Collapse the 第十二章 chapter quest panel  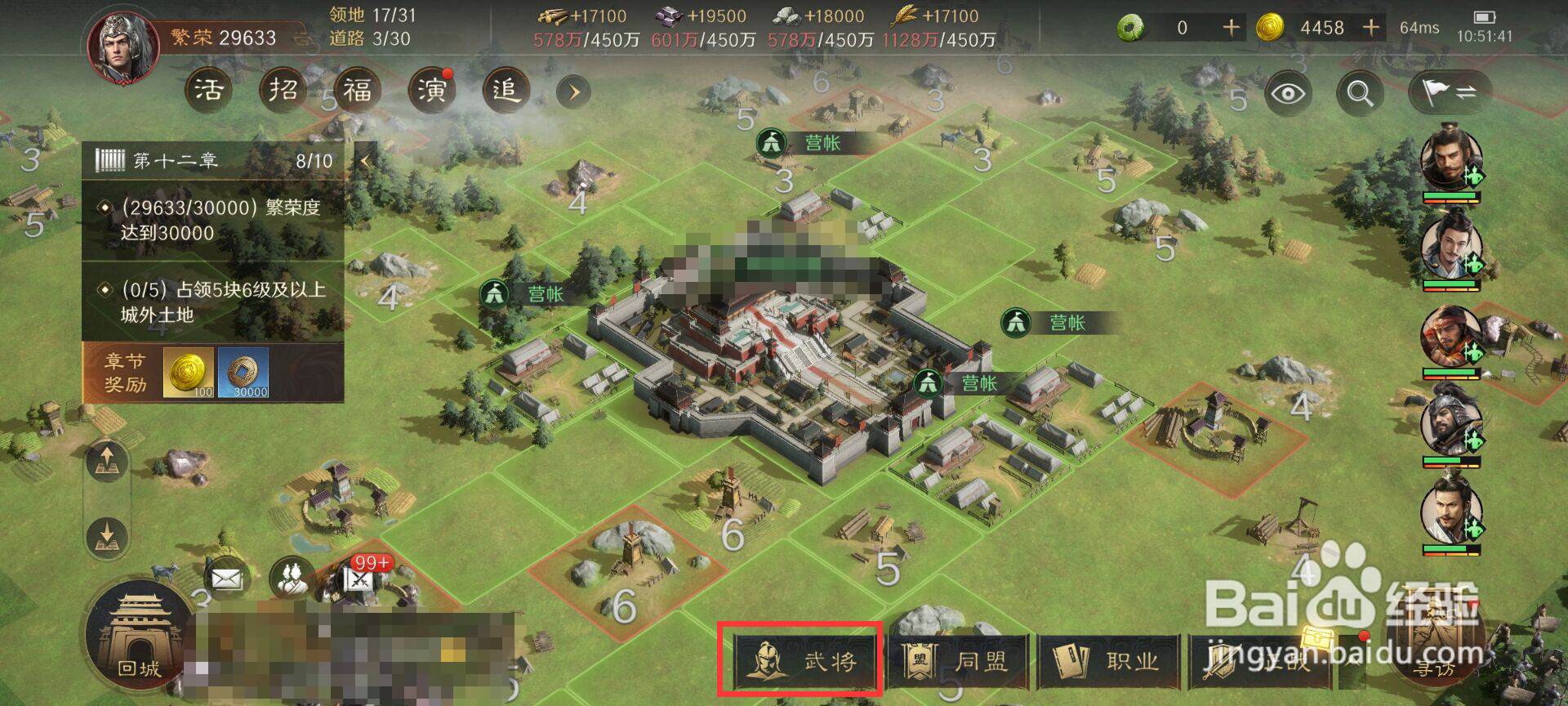(x=365, y=161)
